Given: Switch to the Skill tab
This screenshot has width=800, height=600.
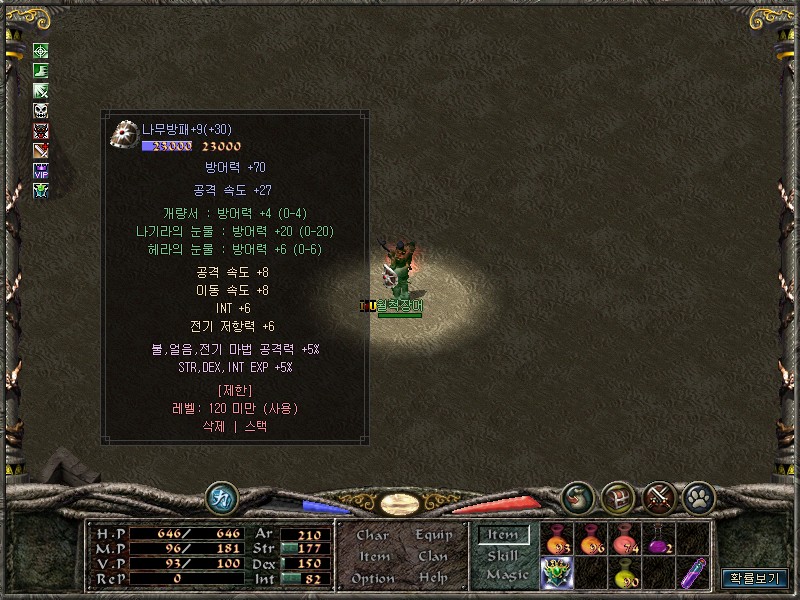Looking at the screenshot, I should (x=502, y=556).
